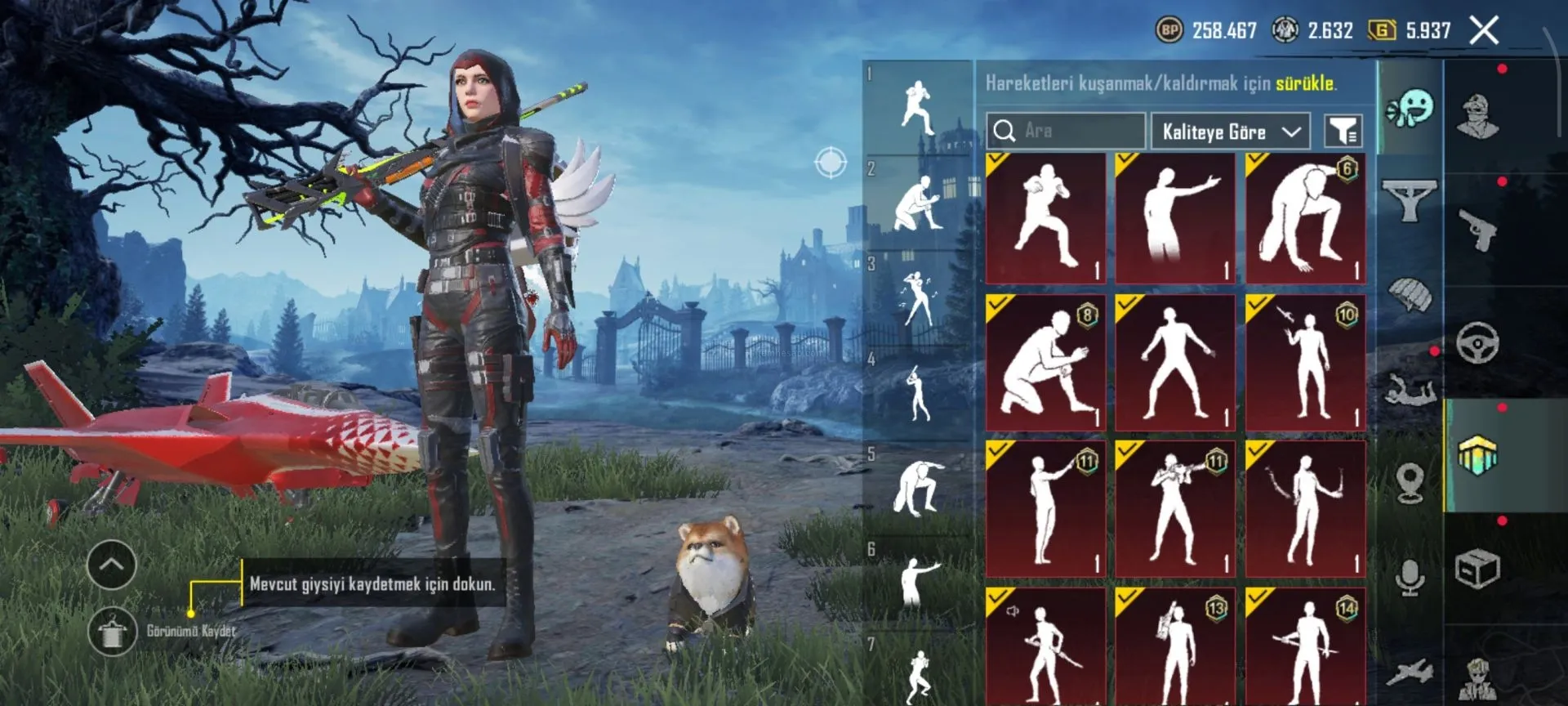Click the Ara search field
The width and height of the screenshot is (1568, 706).
point(1066,131)
